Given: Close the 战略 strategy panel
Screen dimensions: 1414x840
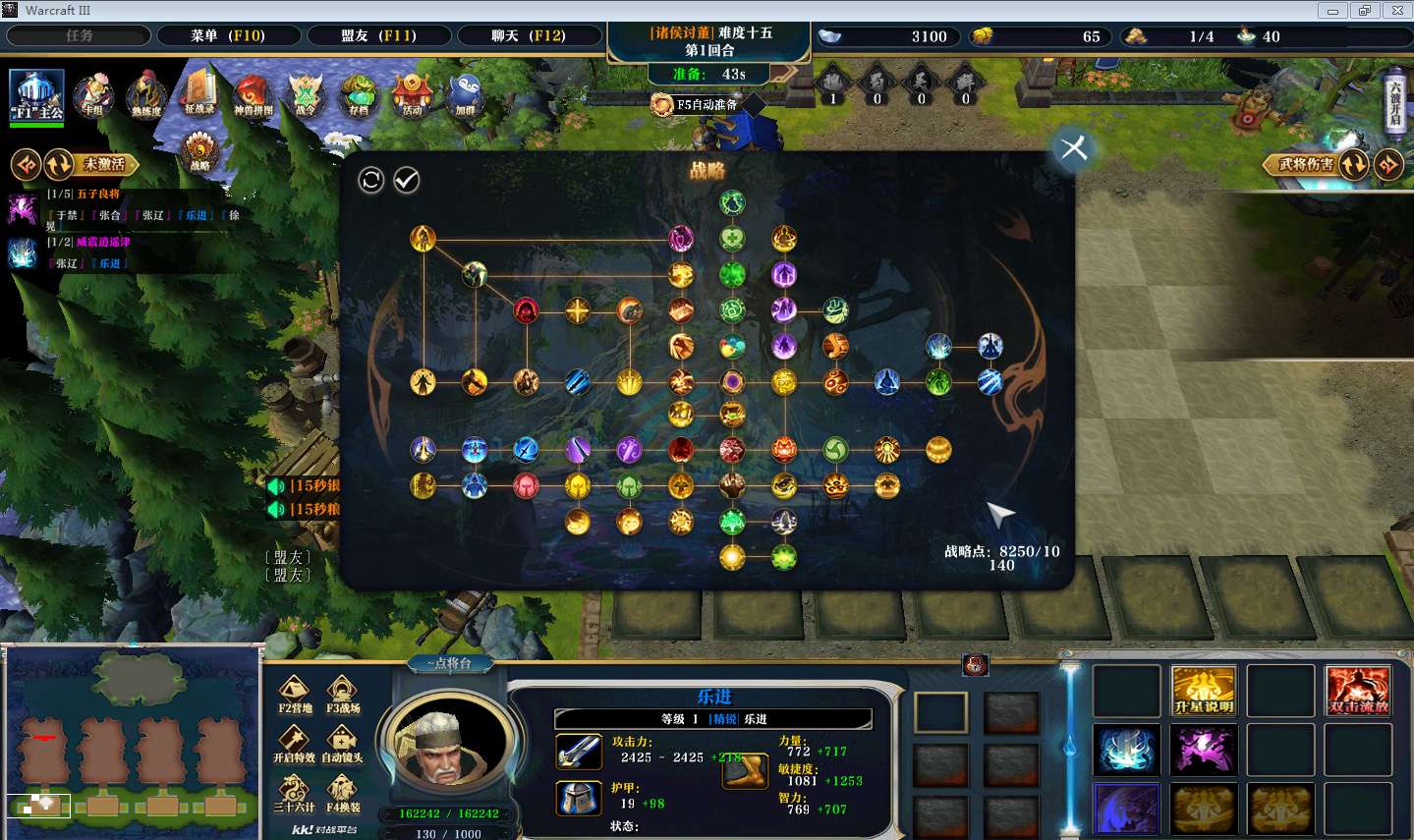Looking at the screenshot, I should tap(1073, 148).
